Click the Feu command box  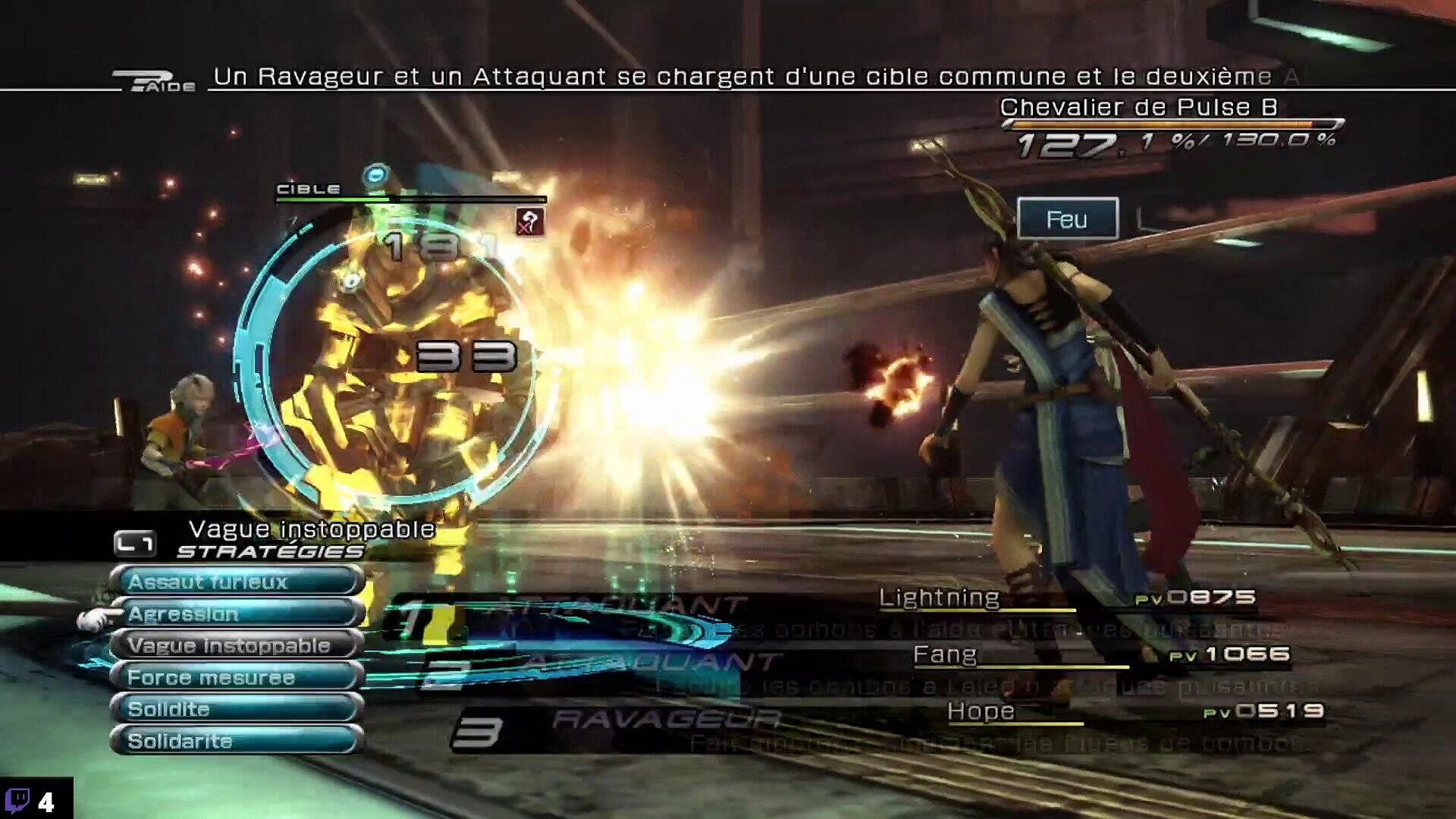(1067, 219)
